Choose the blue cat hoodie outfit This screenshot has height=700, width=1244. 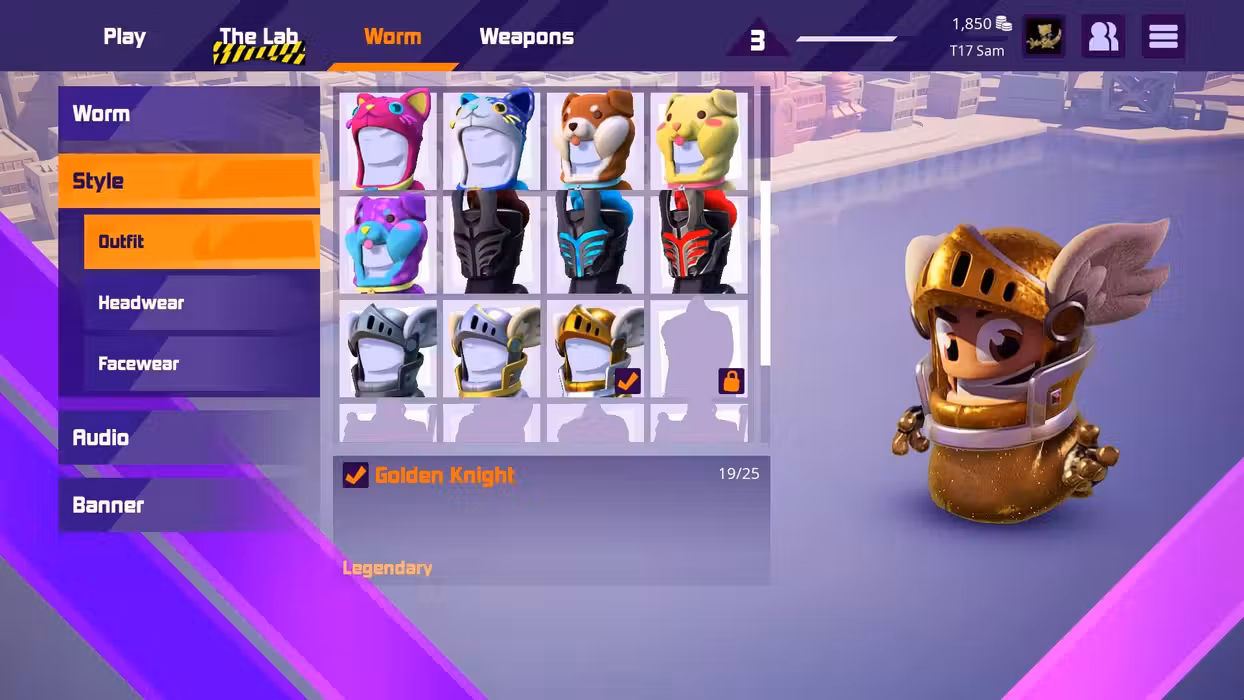(492, 139)
